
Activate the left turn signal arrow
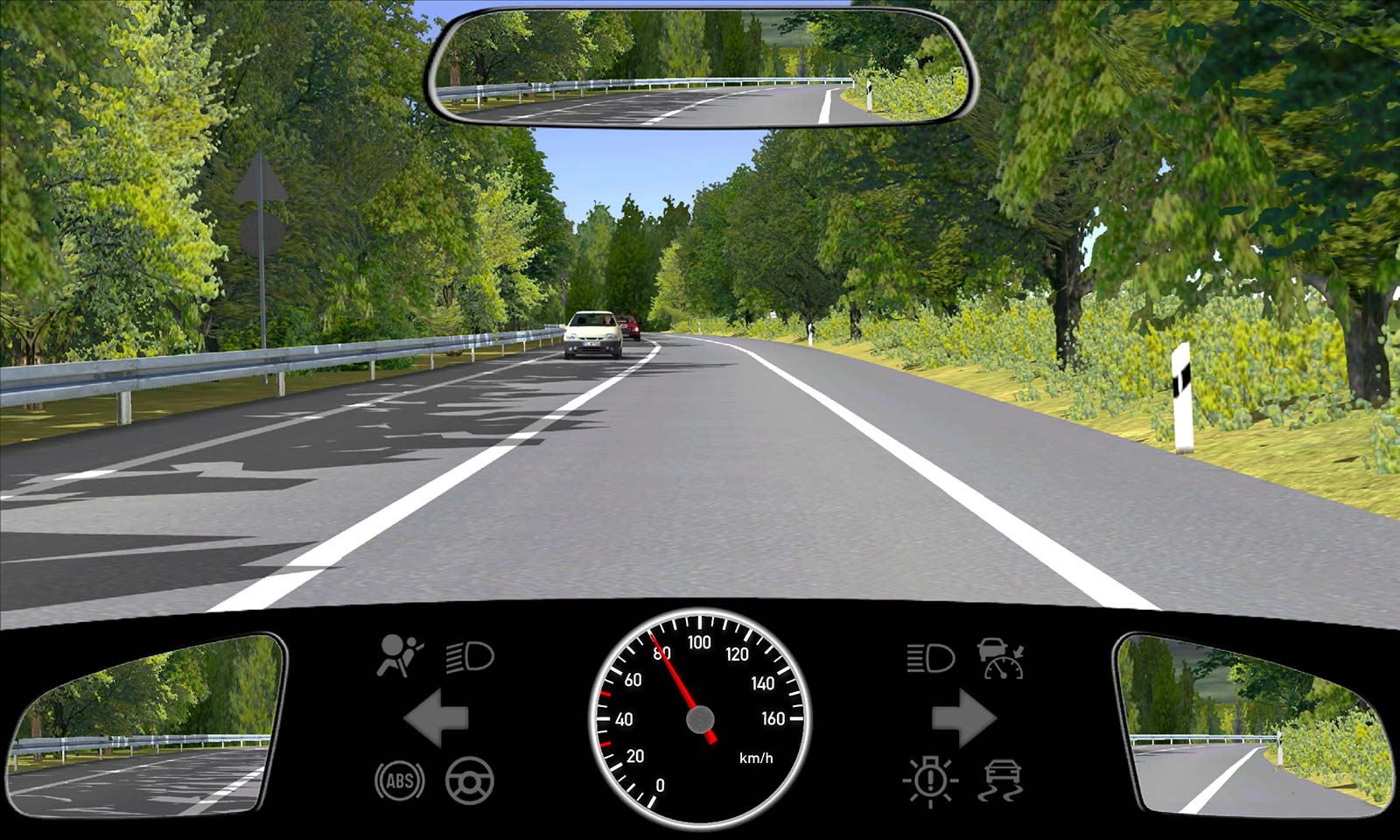(x=437, y=718)
